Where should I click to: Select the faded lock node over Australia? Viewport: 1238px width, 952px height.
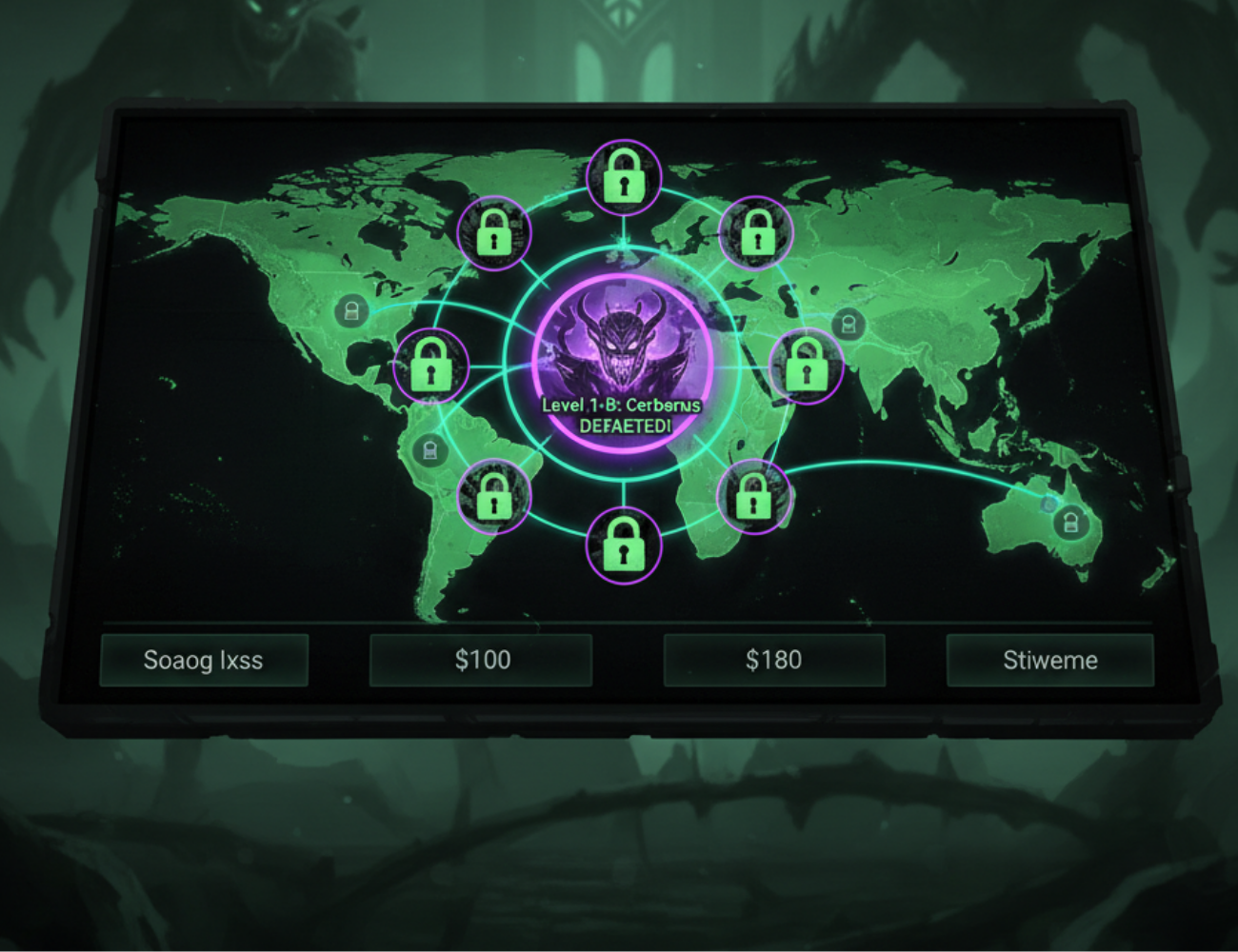coord(1070,522)
